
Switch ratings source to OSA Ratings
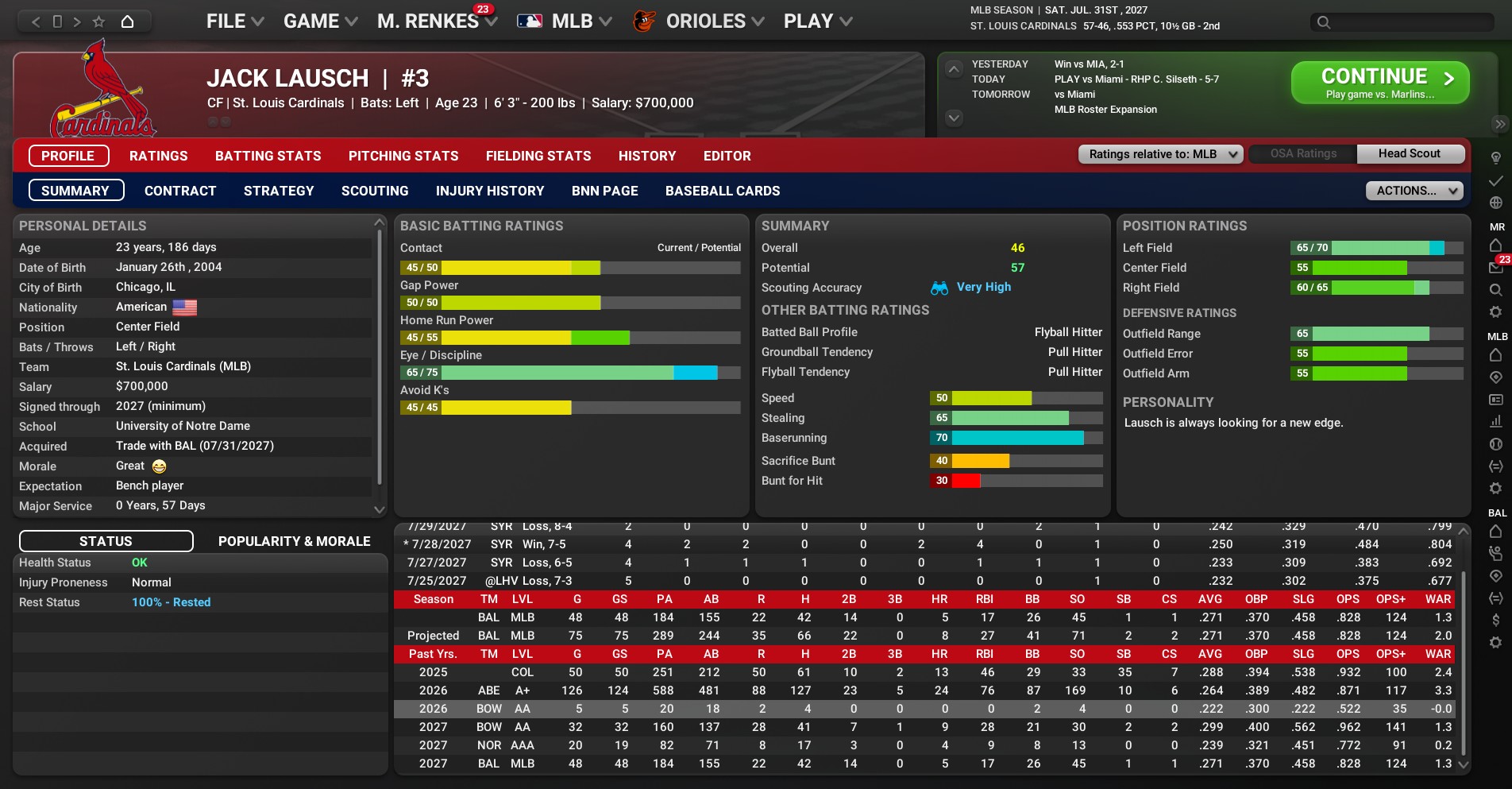coord(1303,153)
